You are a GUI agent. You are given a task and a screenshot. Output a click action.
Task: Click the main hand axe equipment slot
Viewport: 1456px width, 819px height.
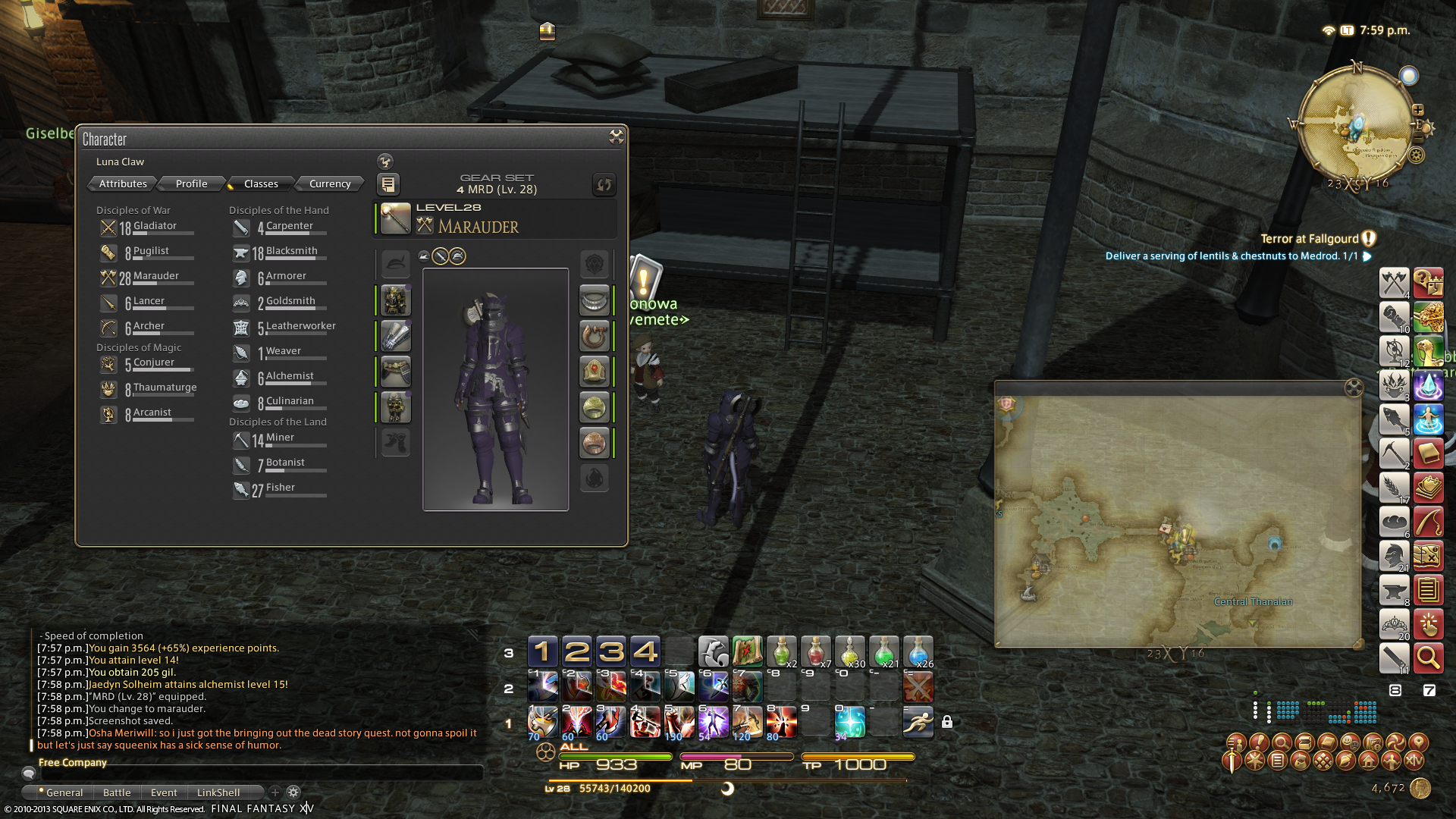pyautogui.click(x=395, y=219)
